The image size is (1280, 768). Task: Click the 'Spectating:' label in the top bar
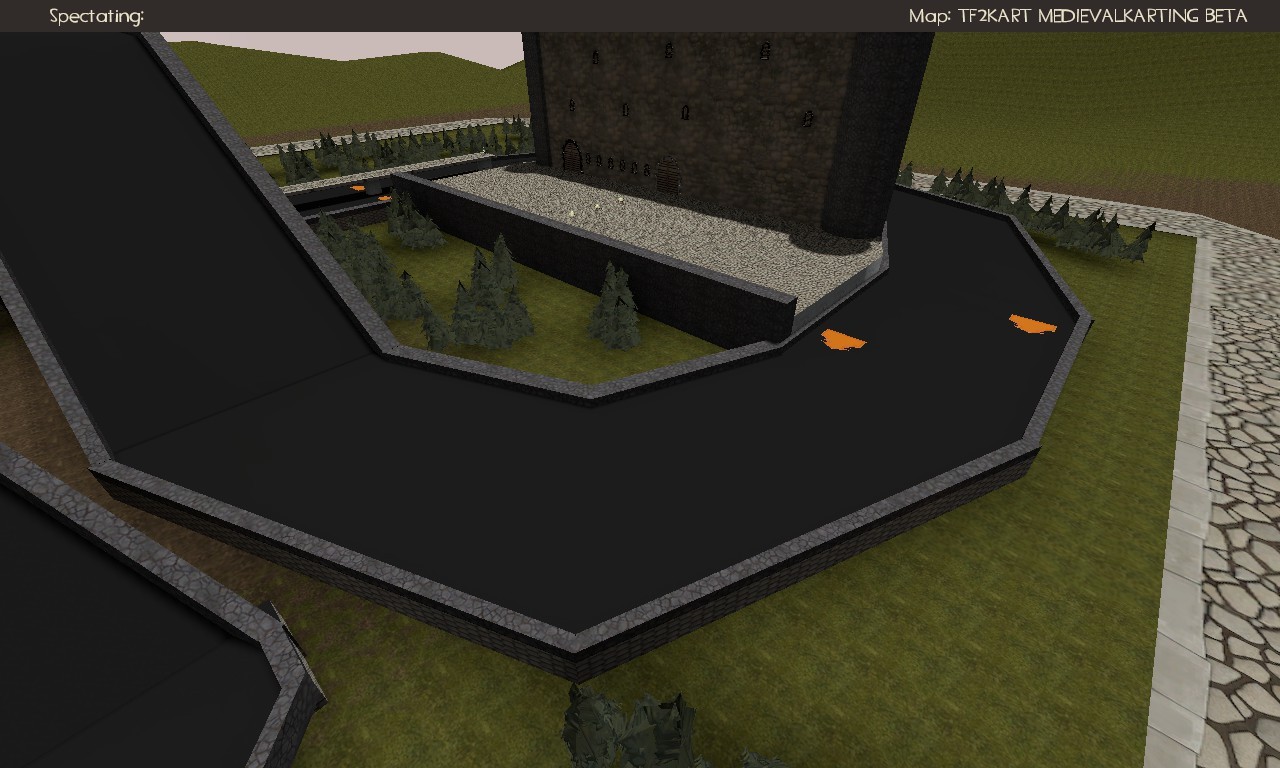coord(95,15)
